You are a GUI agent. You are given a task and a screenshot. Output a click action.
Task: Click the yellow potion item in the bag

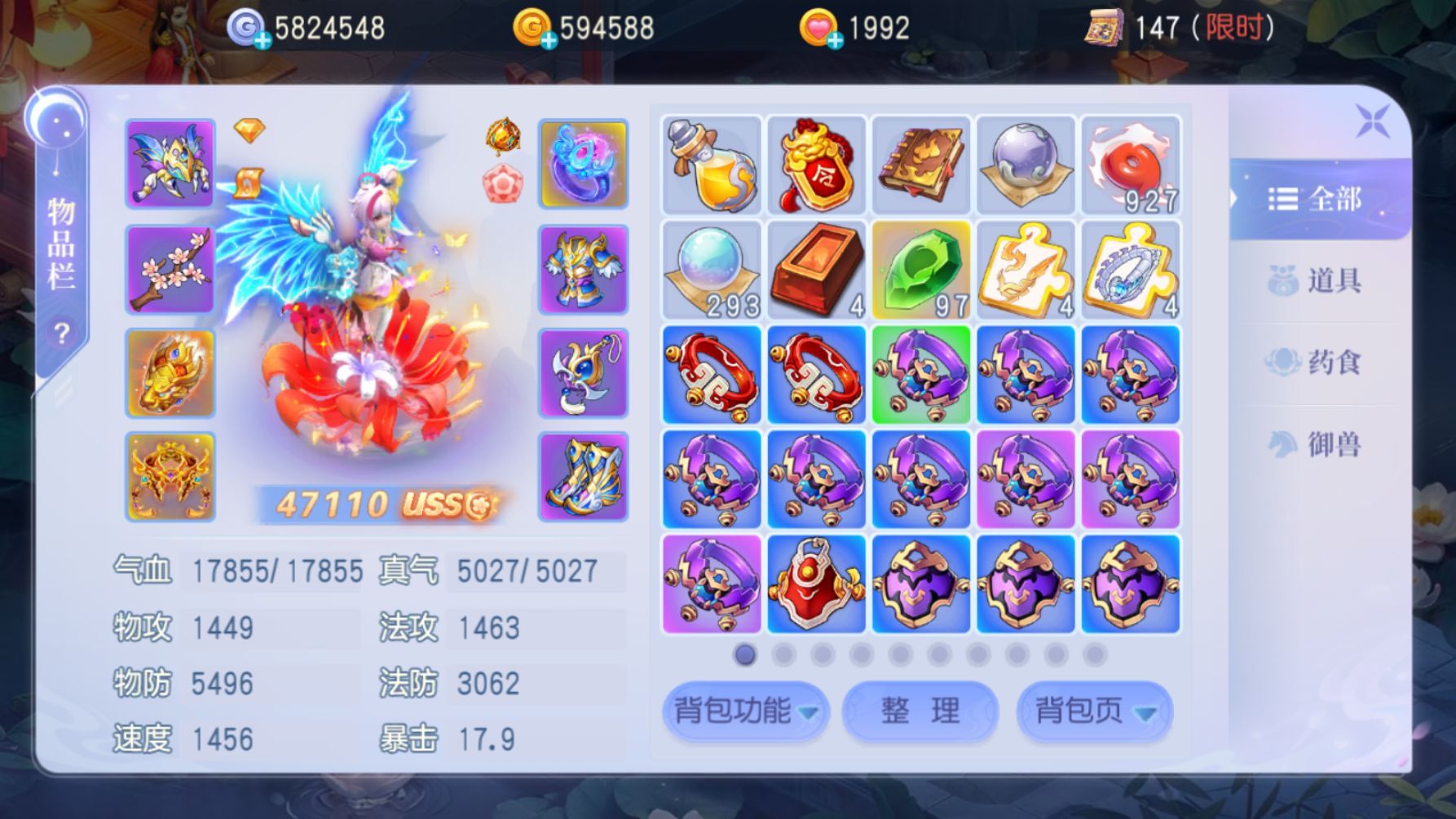710,165
